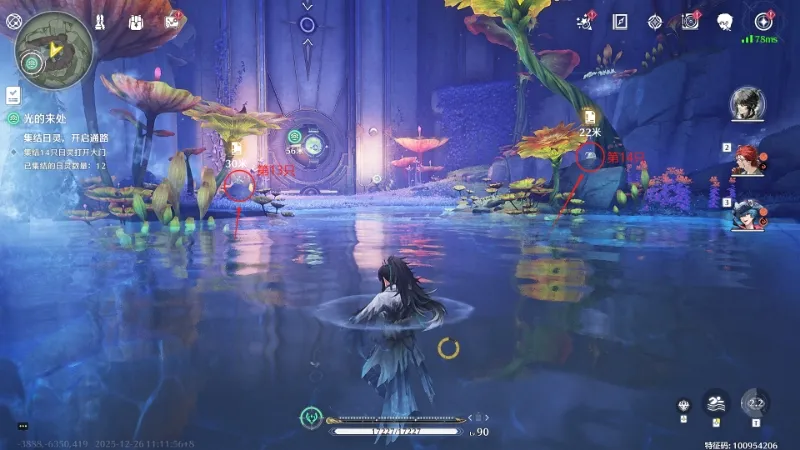
Task: Open the mail envelope icon
Action: point(172,21)
